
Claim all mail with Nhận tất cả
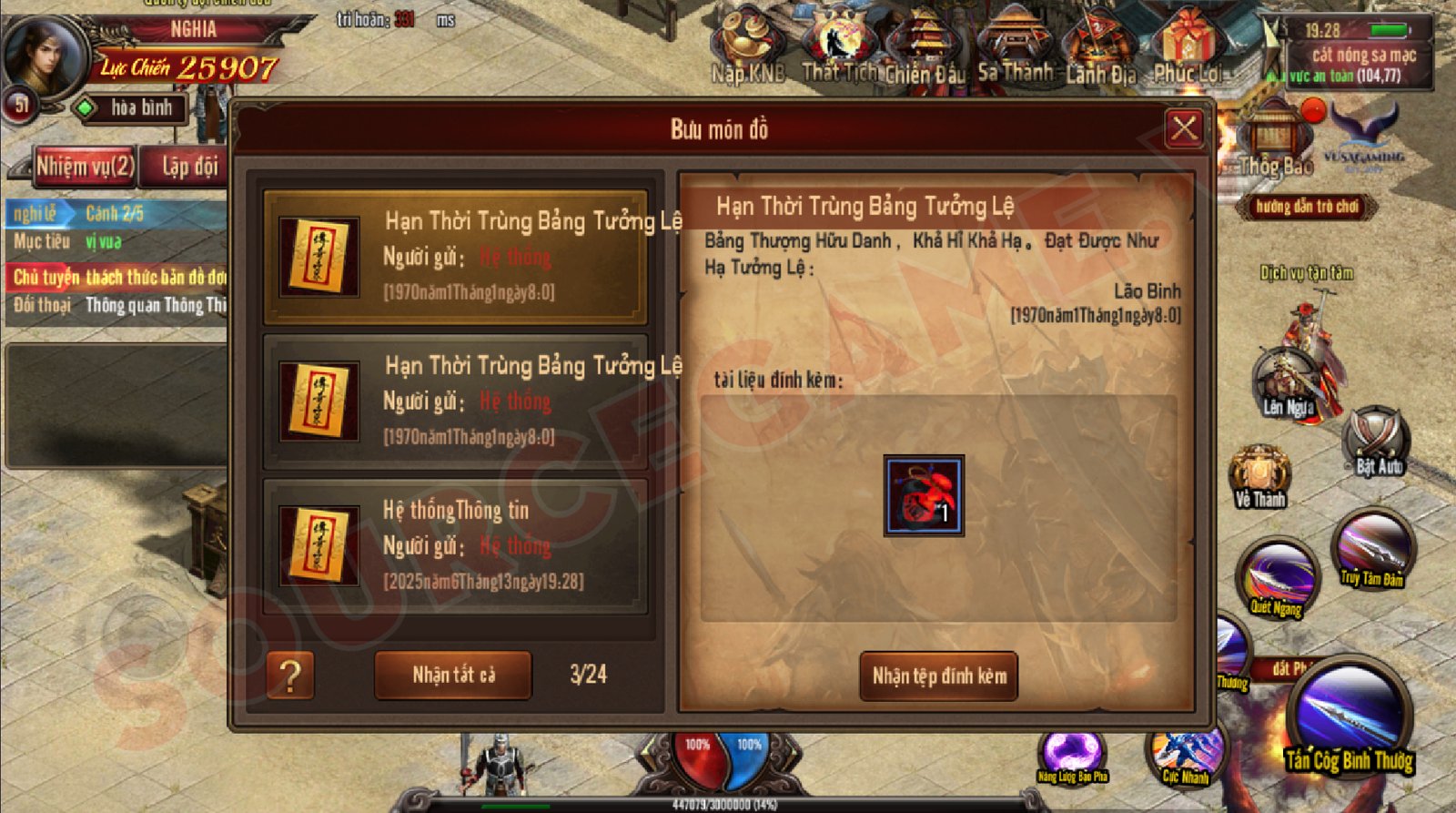click(453, 675)
